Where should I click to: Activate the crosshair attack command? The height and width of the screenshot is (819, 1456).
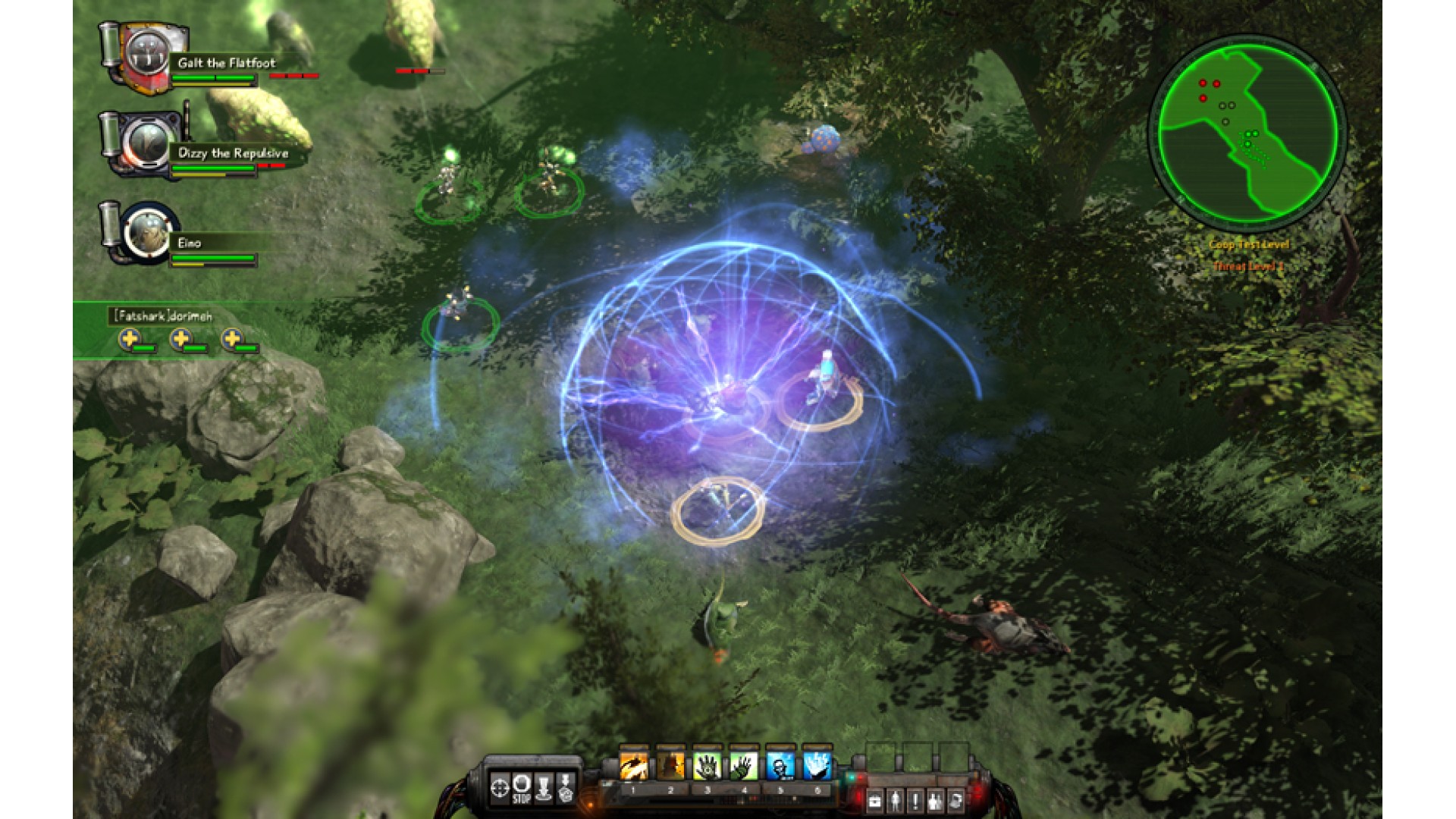coord(500,789)
